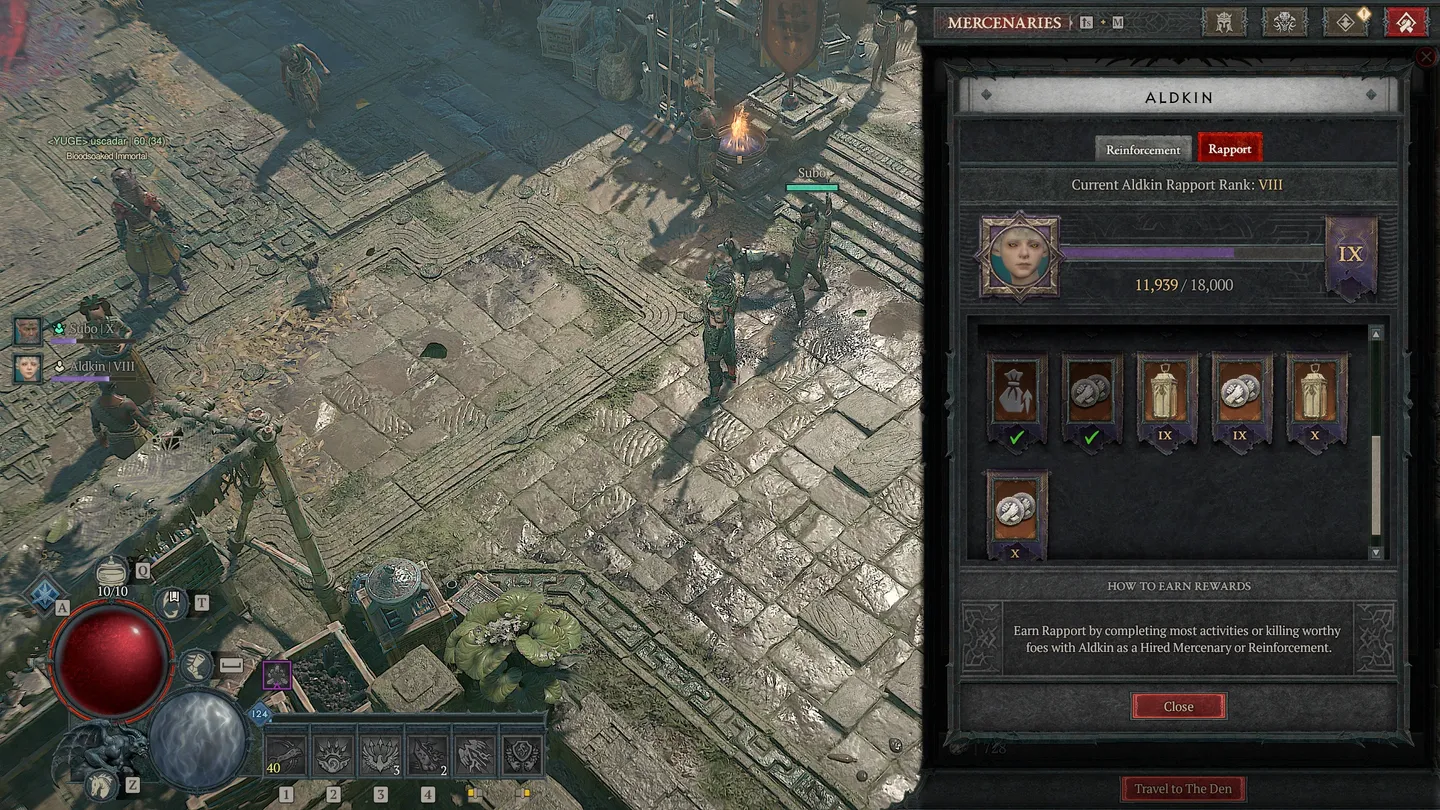Open the demon head menu icon
1440x810 pixels.
(1285, 22)
